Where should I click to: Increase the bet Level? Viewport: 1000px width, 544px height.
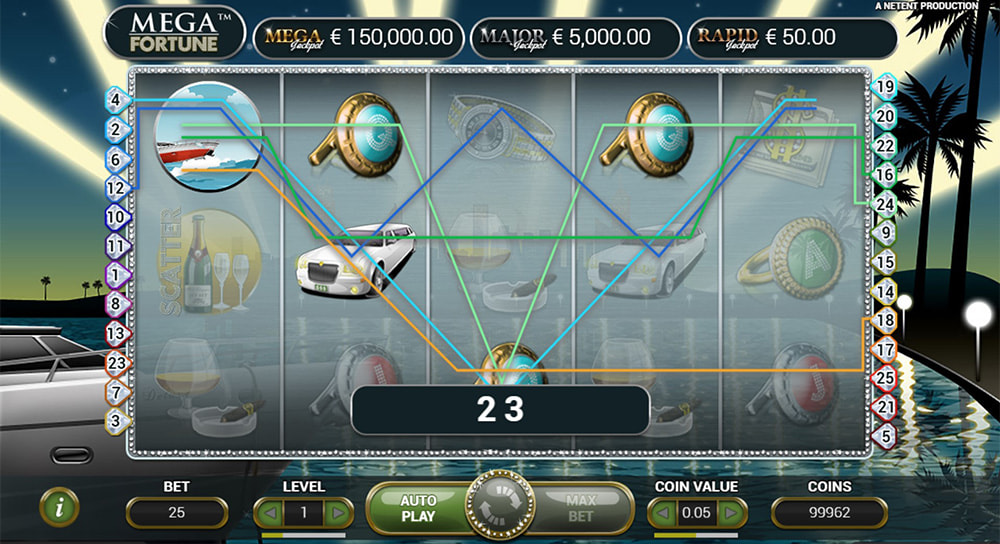point(339,513)
